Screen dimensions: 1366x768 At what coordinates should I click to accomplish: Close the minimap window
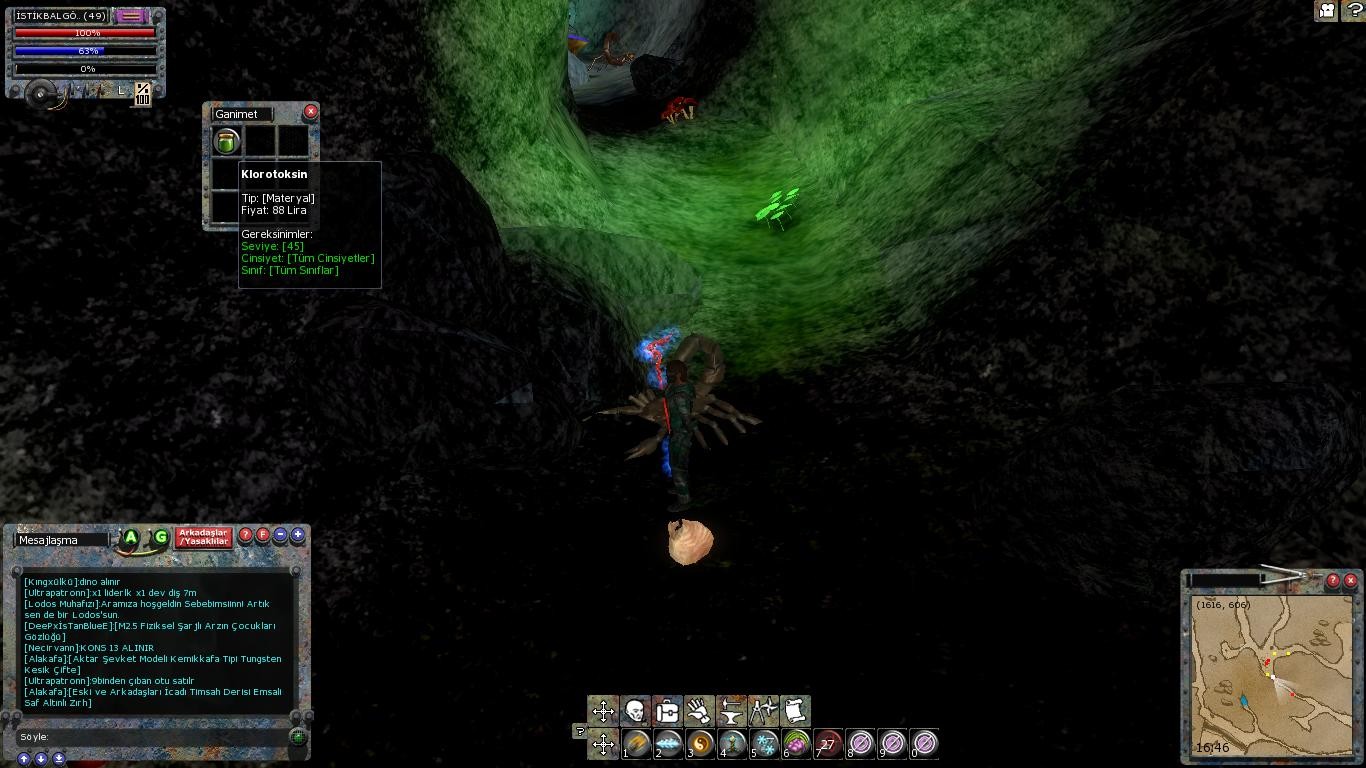[1350, 580]
